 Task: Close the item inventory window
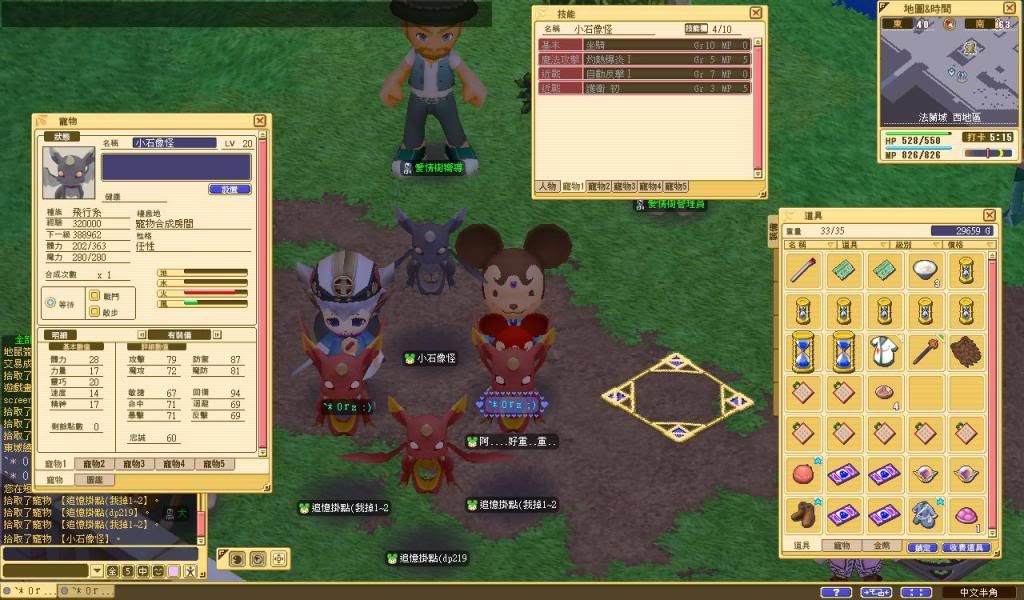click(x=990, y=215)
